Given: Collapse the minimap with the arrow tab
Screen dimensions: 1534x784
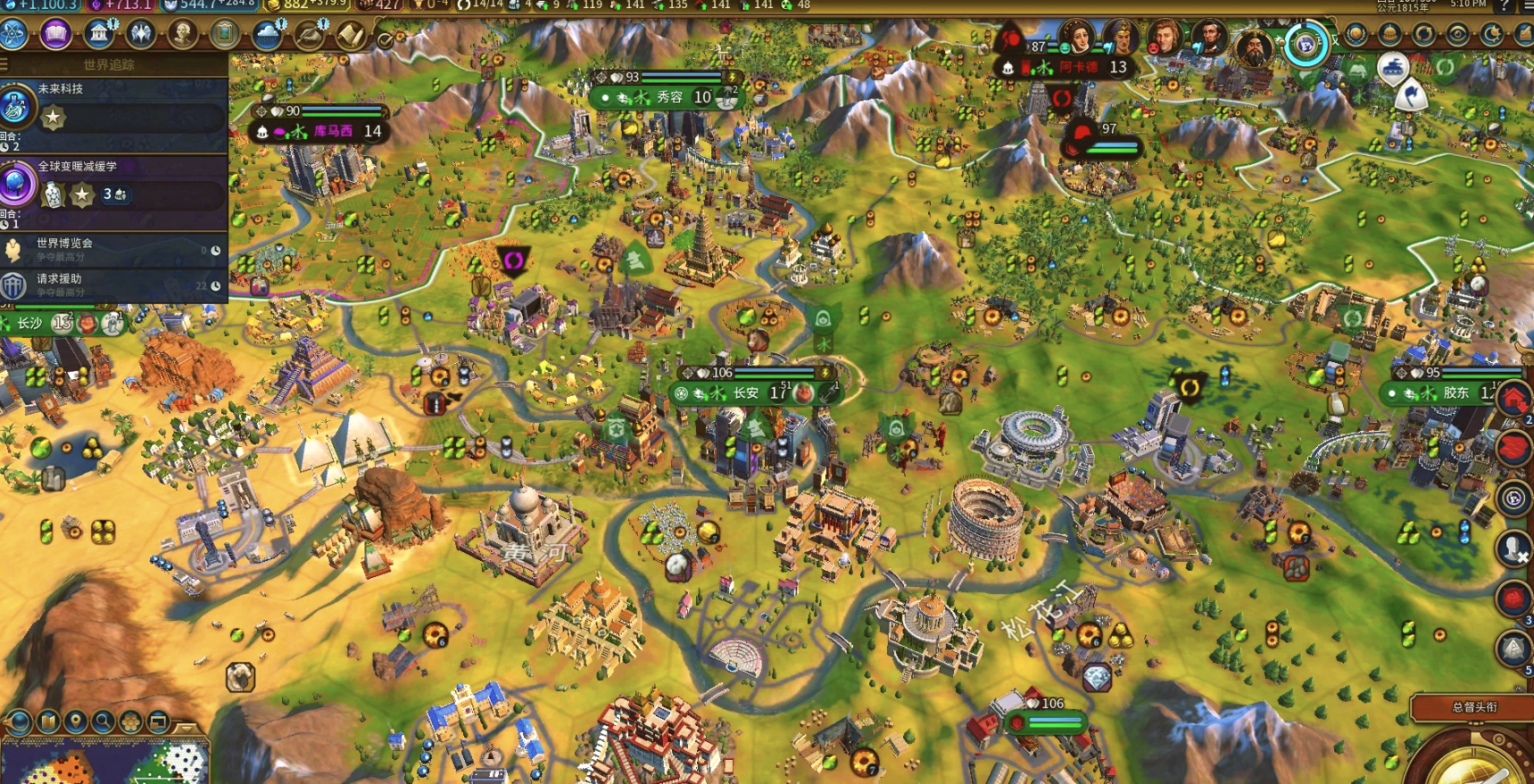Looking at the screenshot, I should [186, 728].
